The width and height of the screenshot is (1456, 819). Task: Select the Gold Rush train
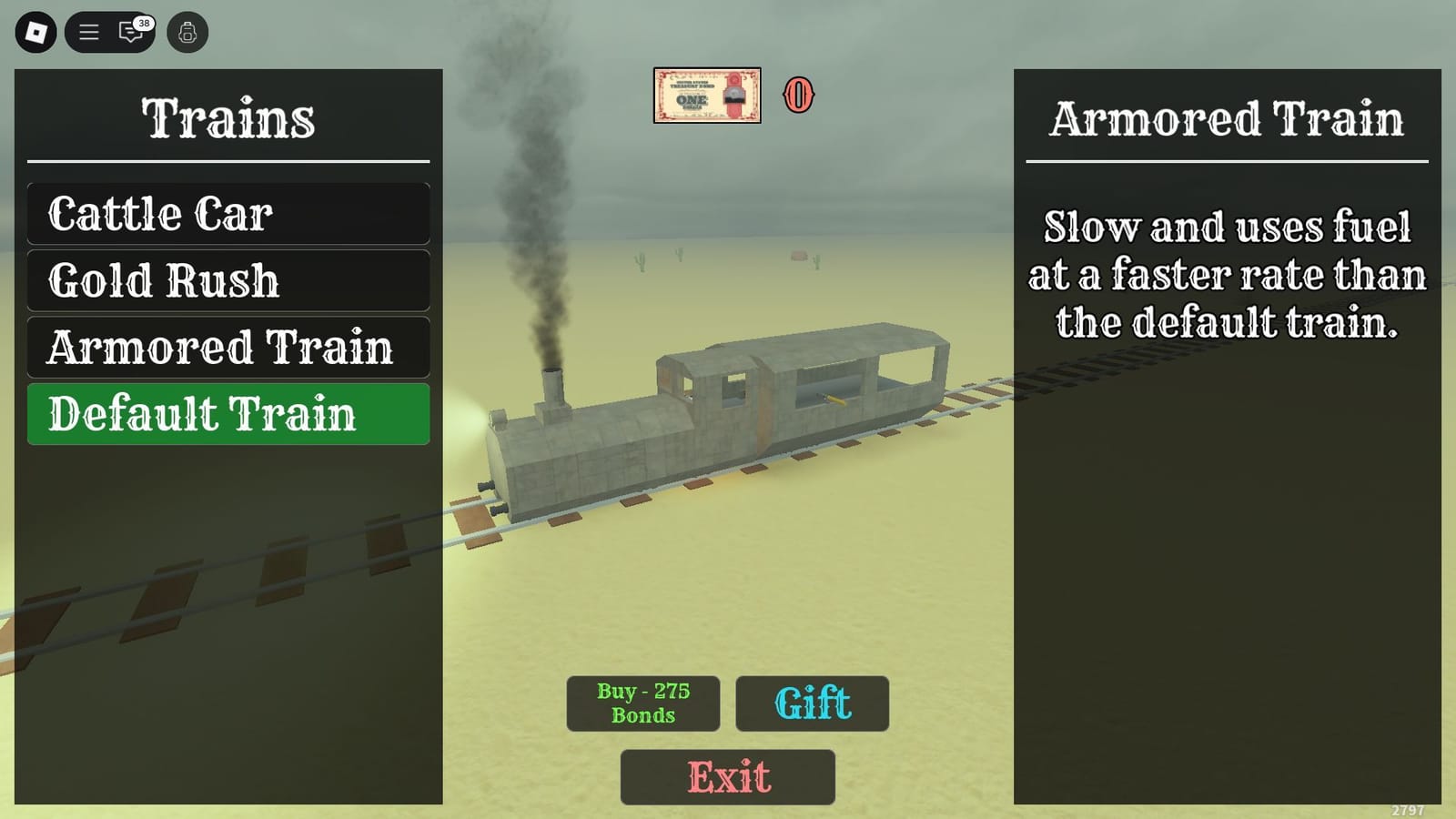(227, 280)
